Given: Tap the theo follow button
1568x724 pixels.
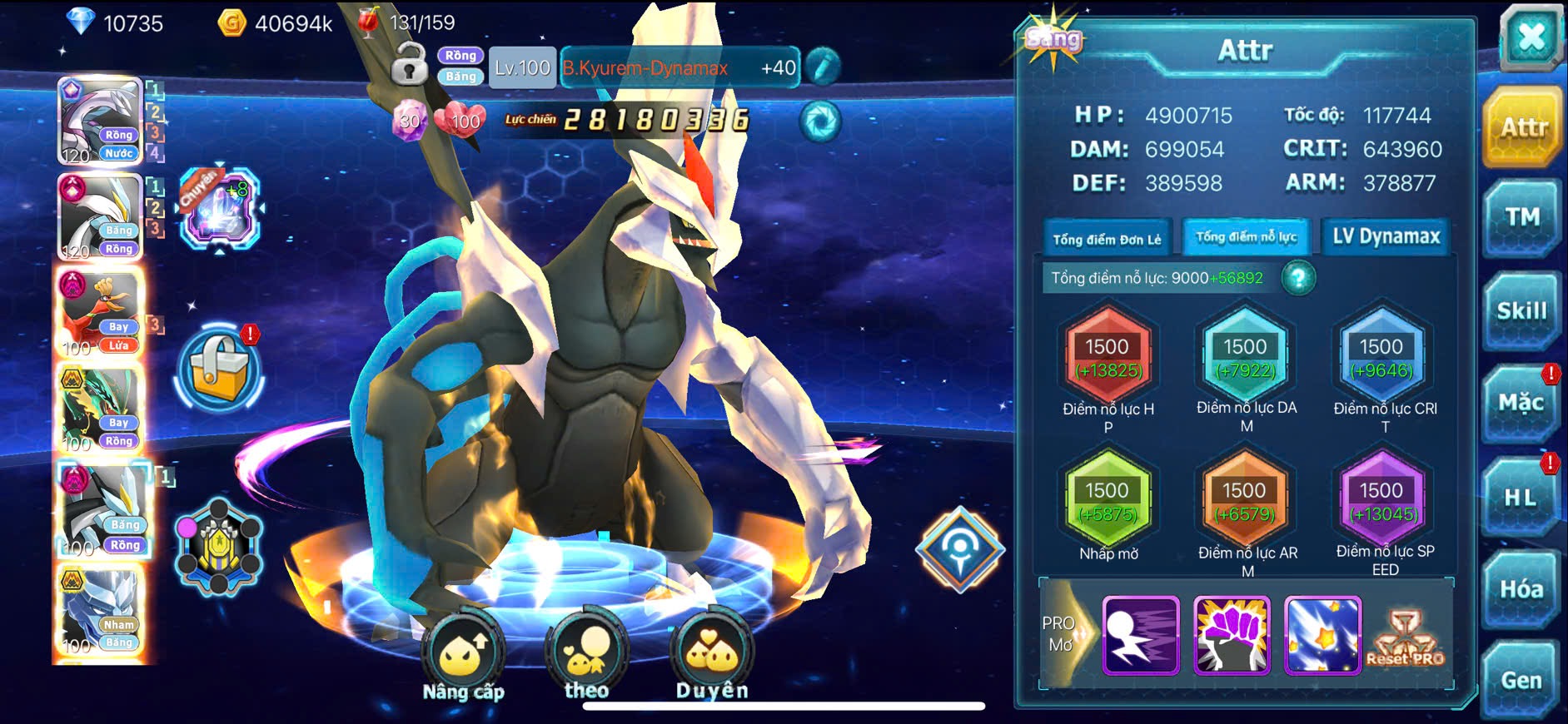Looking at the screenshot, I should (x=586, y=657).
